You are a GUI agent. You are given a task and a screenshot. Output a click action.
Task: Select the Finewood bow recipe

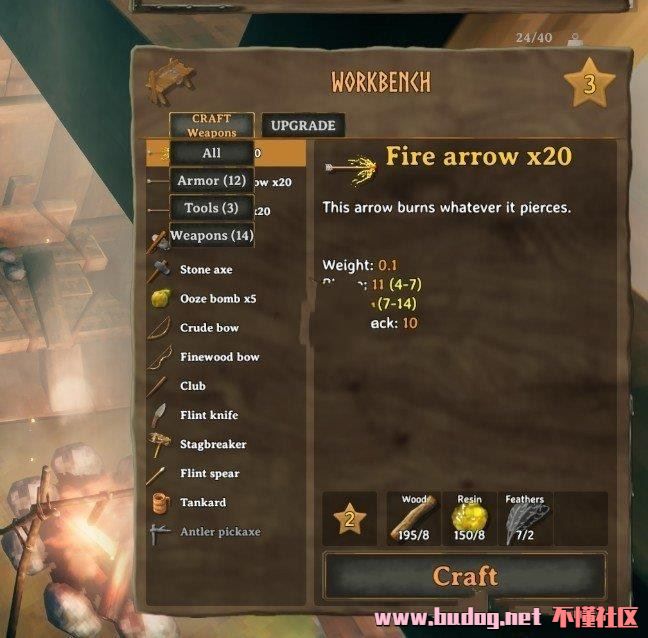pyautogui.click(x=219, y=357)
